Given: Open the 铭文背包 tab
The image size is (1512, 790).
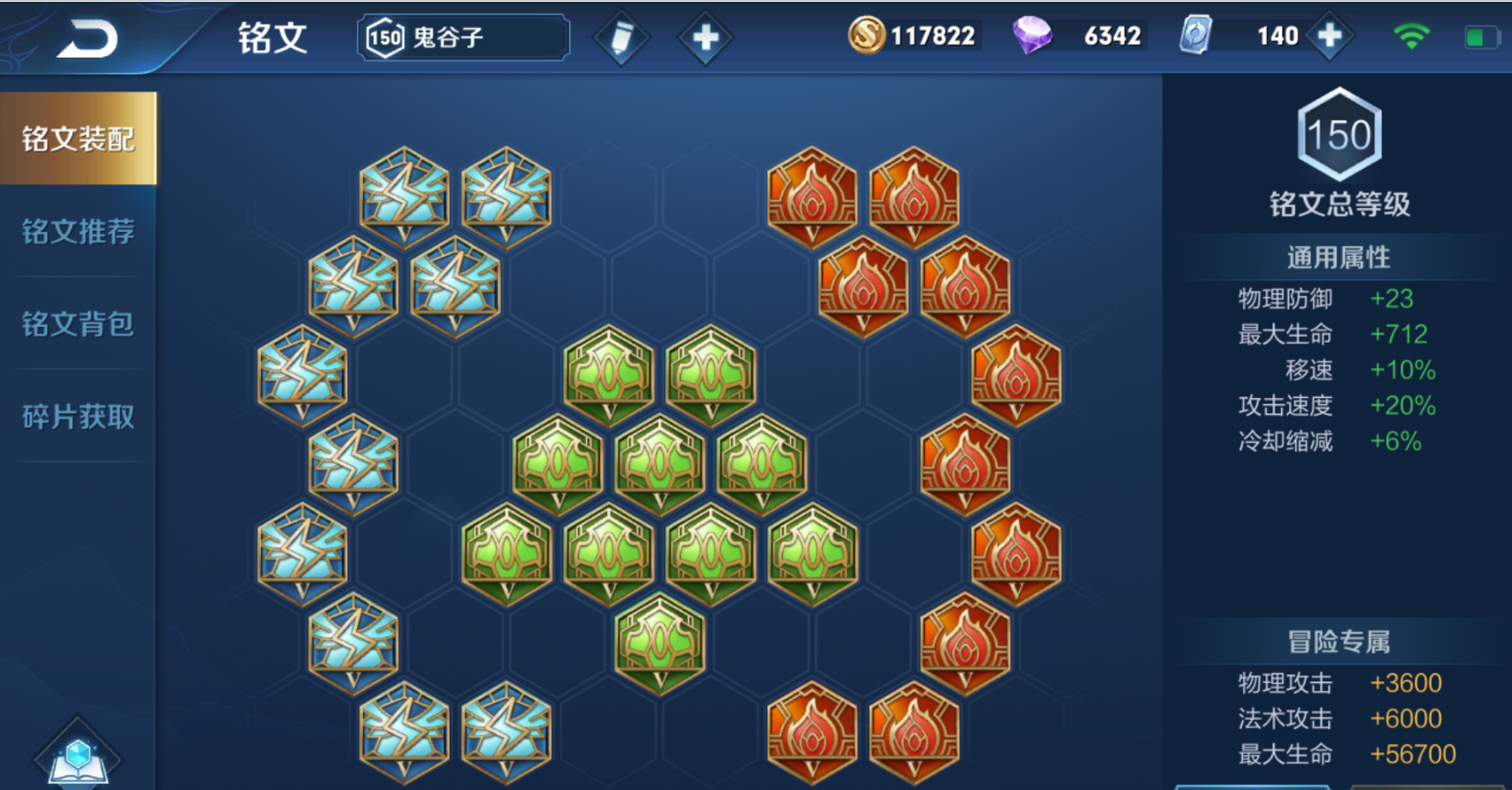Looking at the screenshot, I should 78,324.
